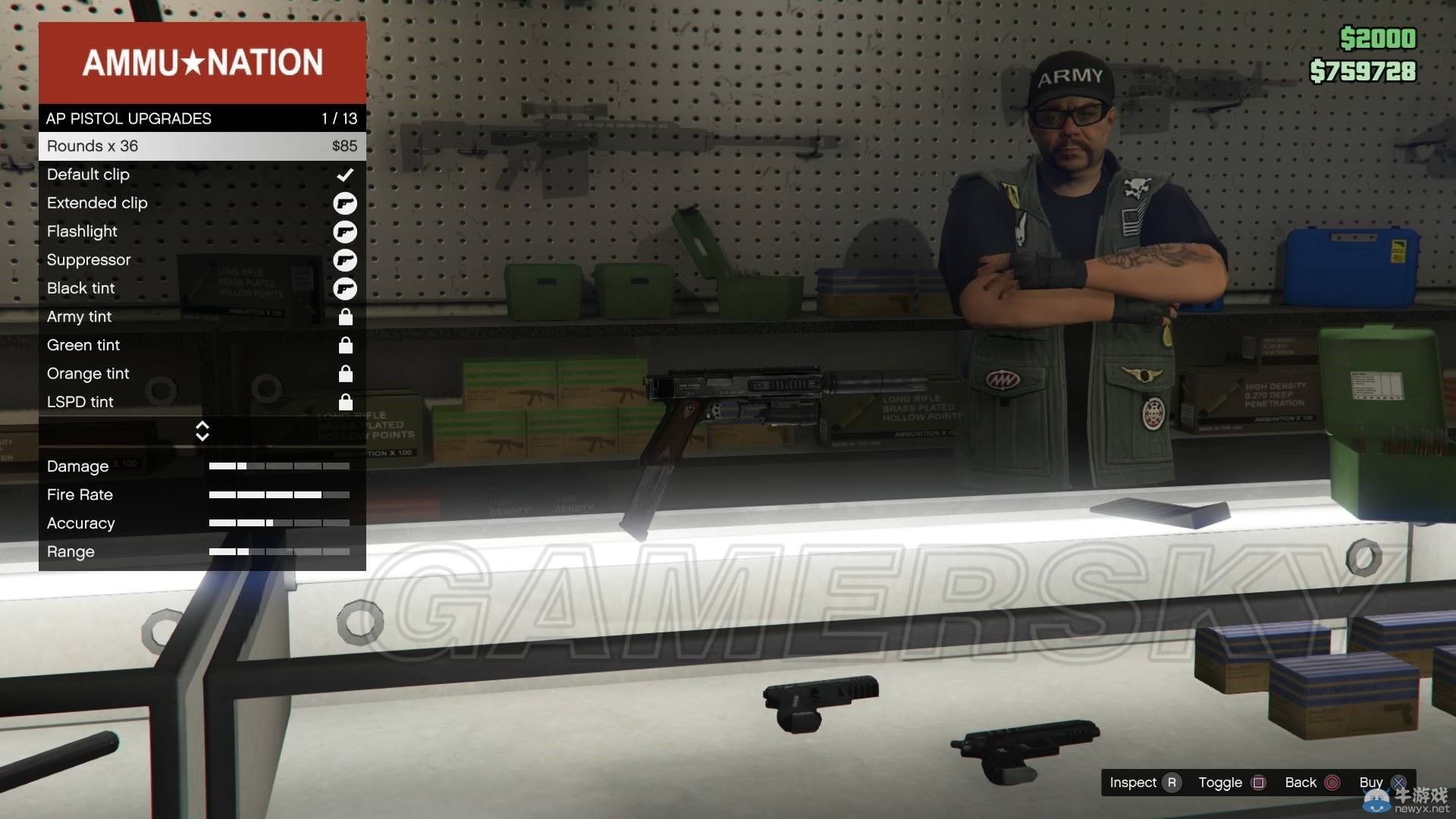The width and height of the screenshot is (1456, 819).
Task: Toggle the Default clip checkmark
Action: click(x=346, y=174)
